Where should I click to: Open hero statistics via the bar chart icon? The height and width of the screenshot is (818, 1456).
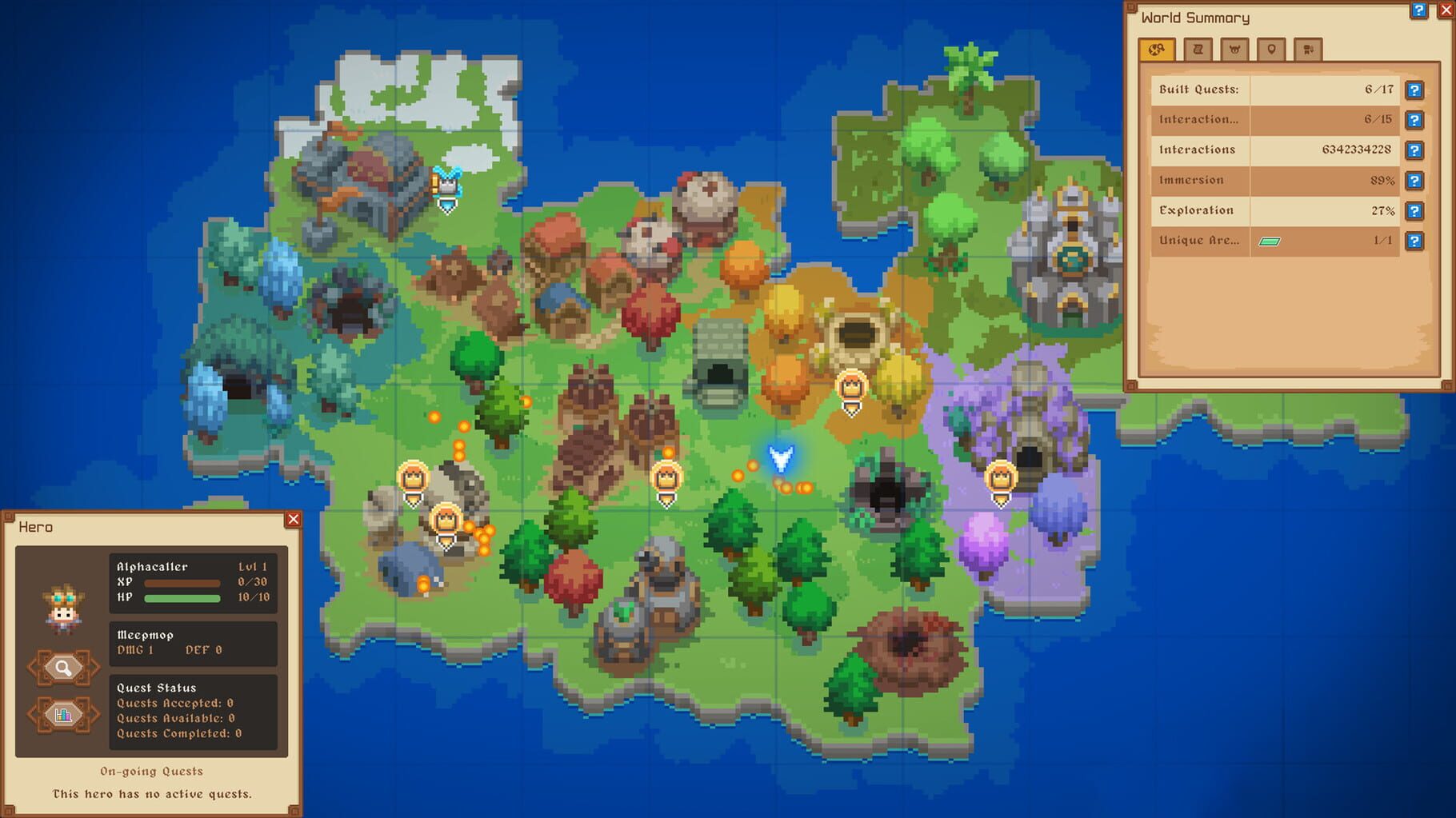[x=64, y=716]
